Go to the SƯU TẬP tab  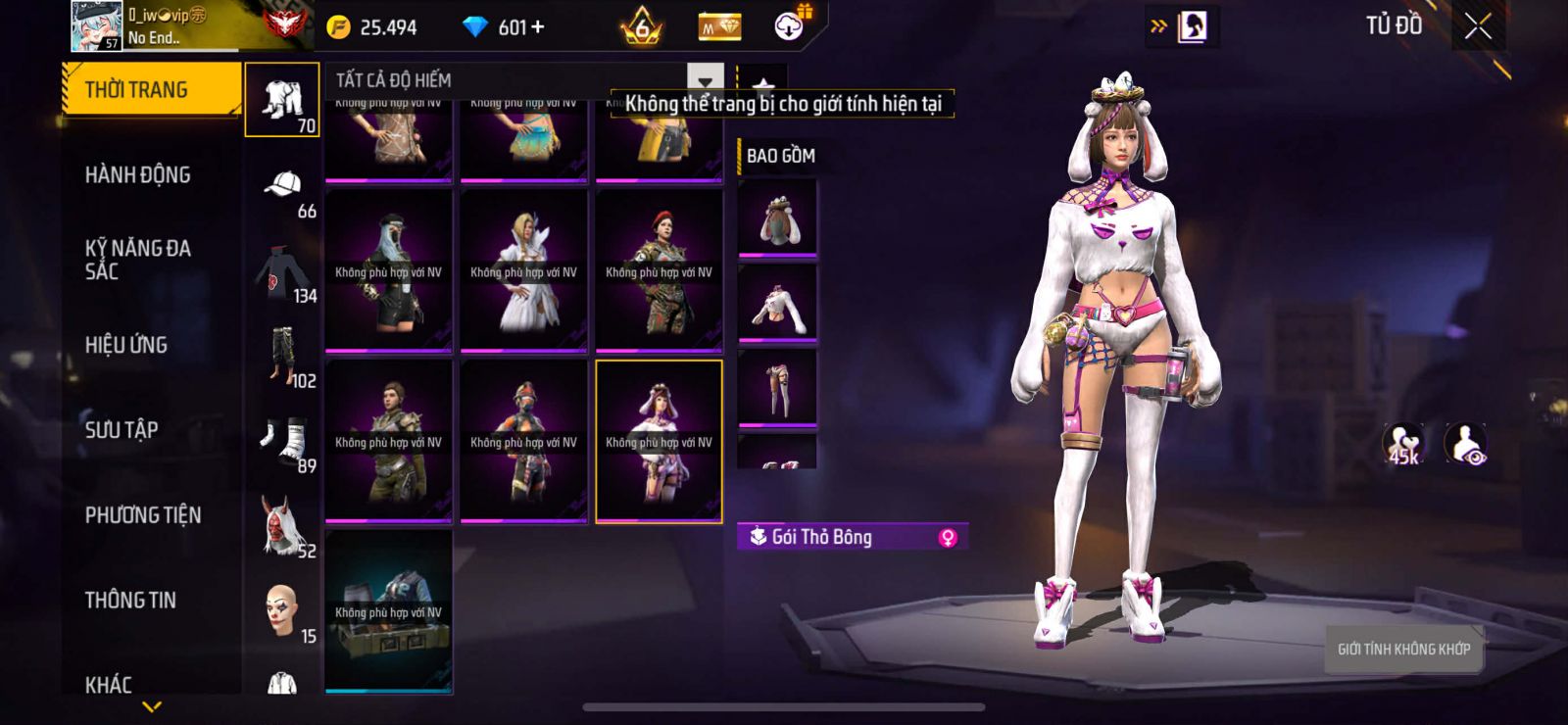coord(122,430)
